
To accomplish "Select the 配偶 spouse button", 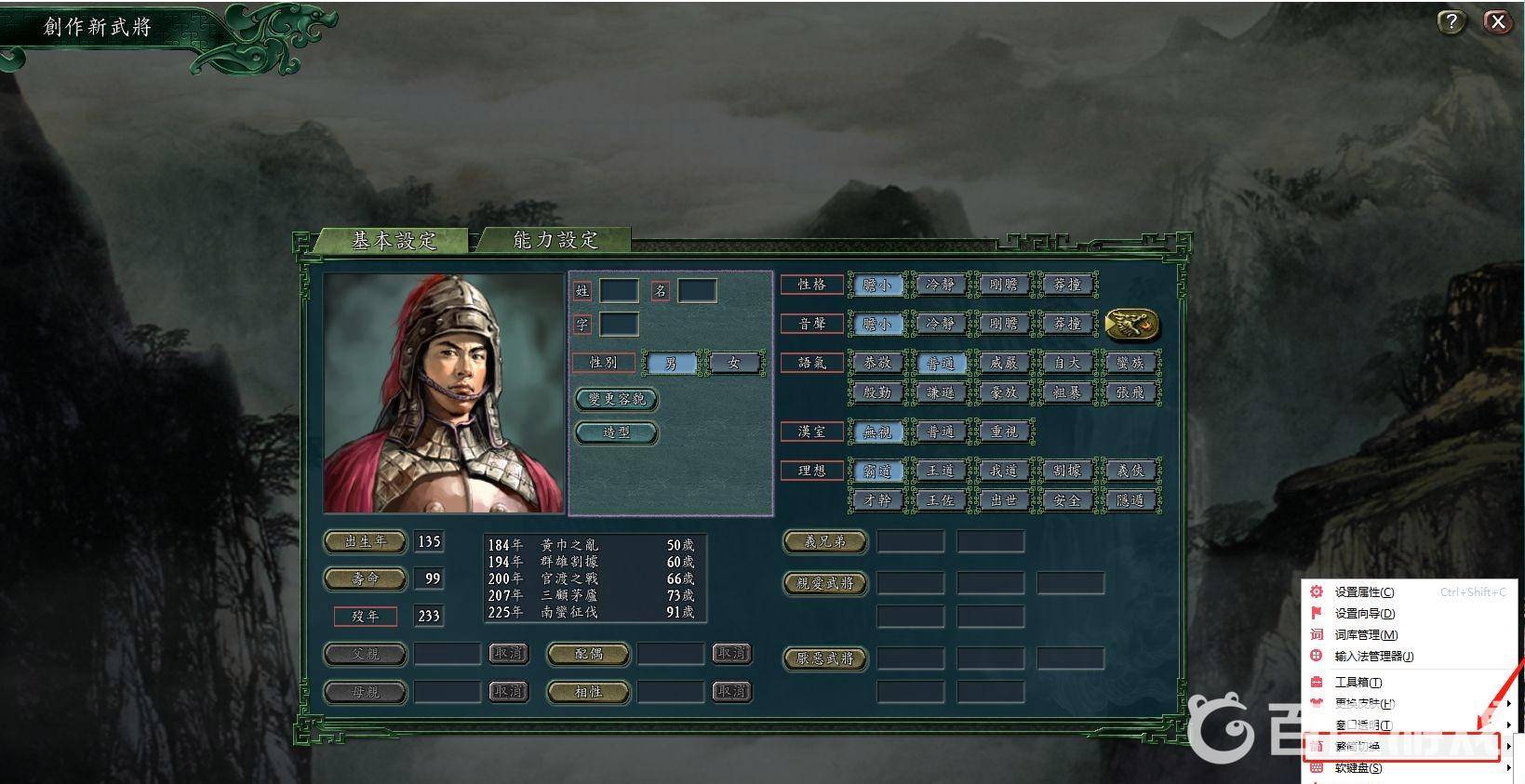I will [x=588, y=654].
